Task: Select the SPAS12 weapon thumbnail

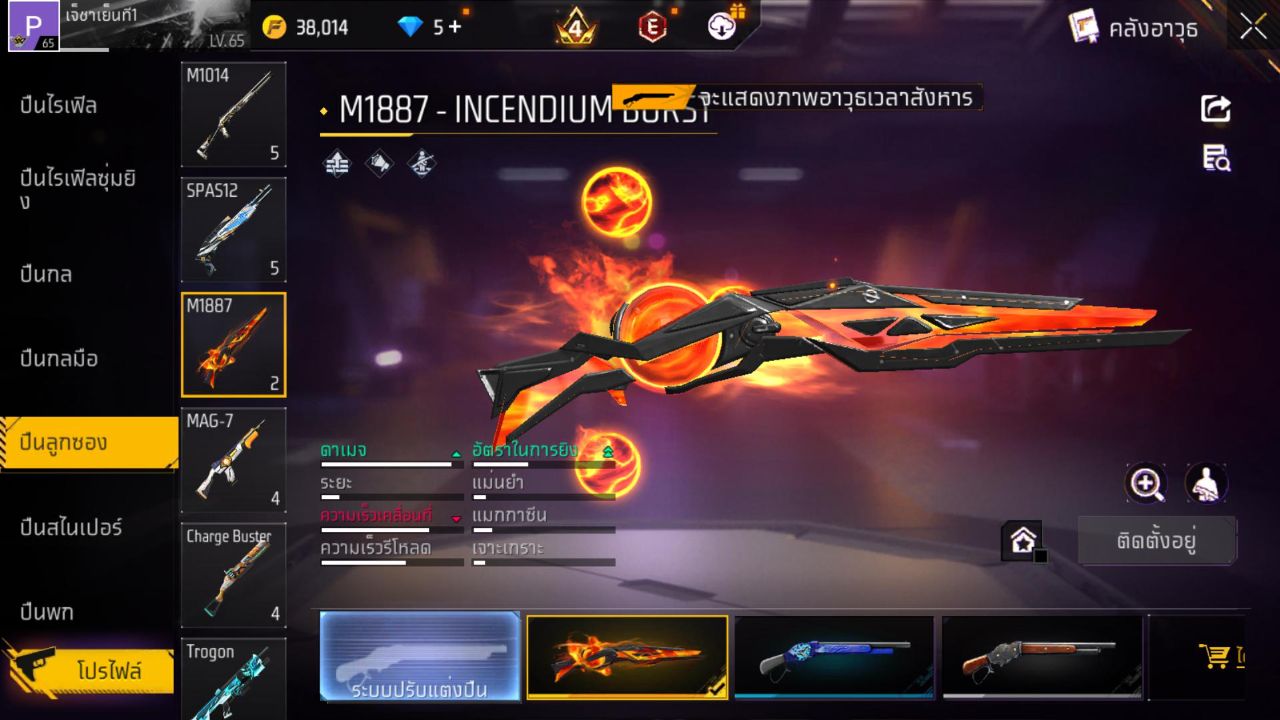Action: coord(233,230)
